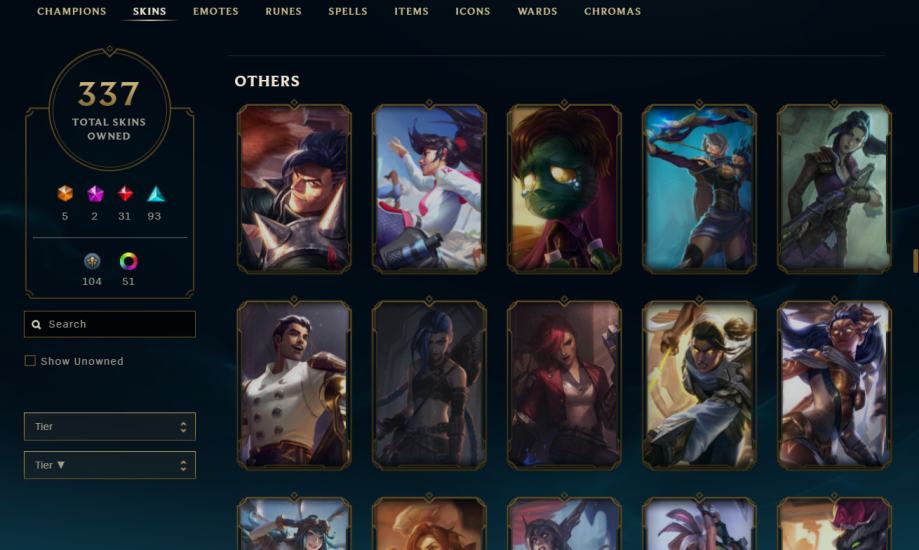
Task: Switch to the Wards tab
Action: tap(537, 12)
